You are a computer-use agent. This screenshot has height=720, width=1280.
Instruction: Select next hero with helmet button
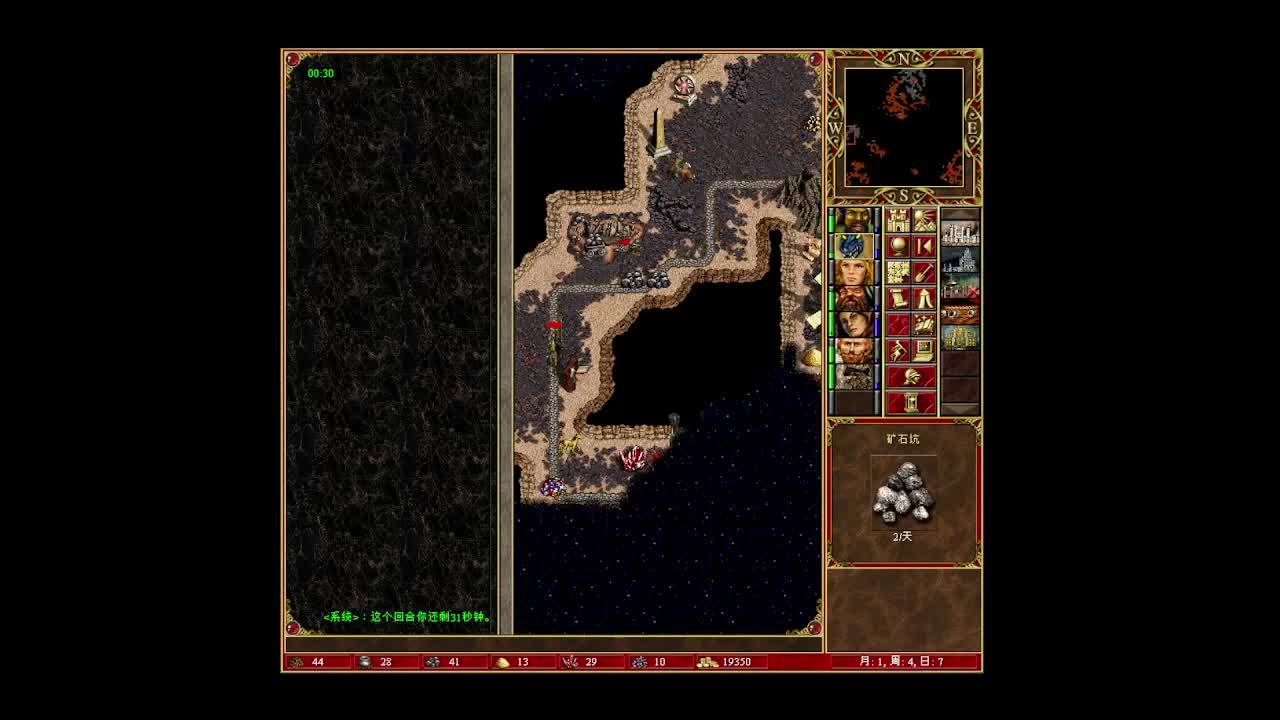click(911, 377)
